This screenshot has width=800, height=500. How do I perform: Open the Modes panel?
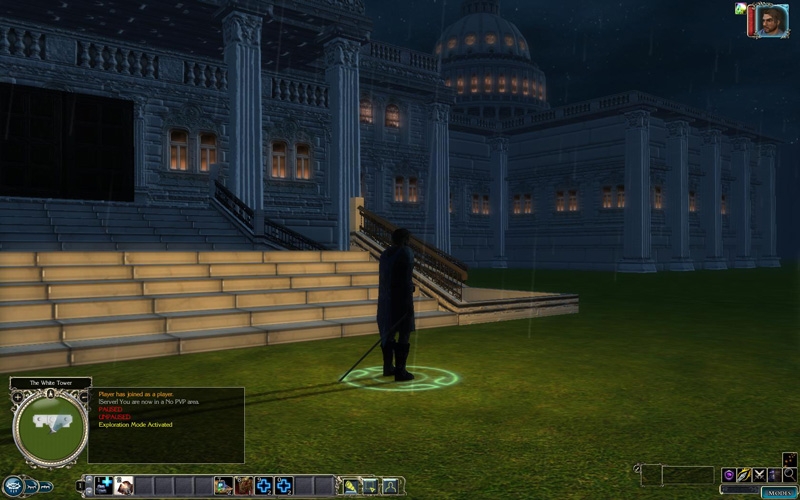pyautogui.click(x=779, y=493)
